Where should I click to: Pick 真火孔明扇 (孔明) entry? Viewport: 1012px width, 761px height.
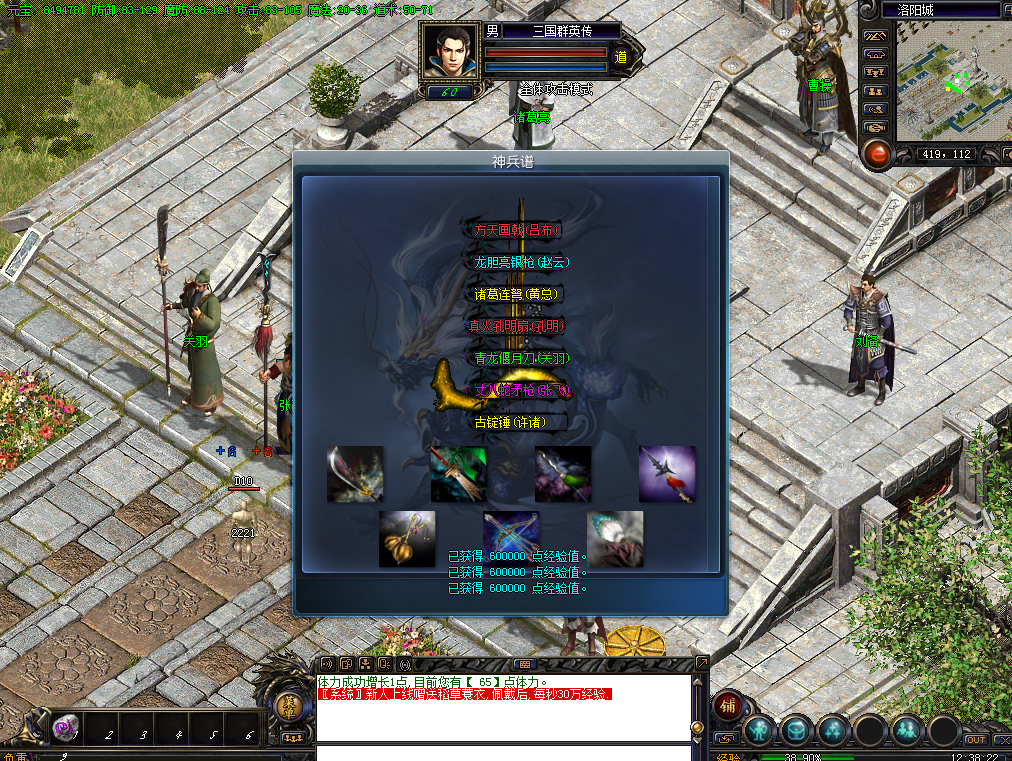[517, 326]
